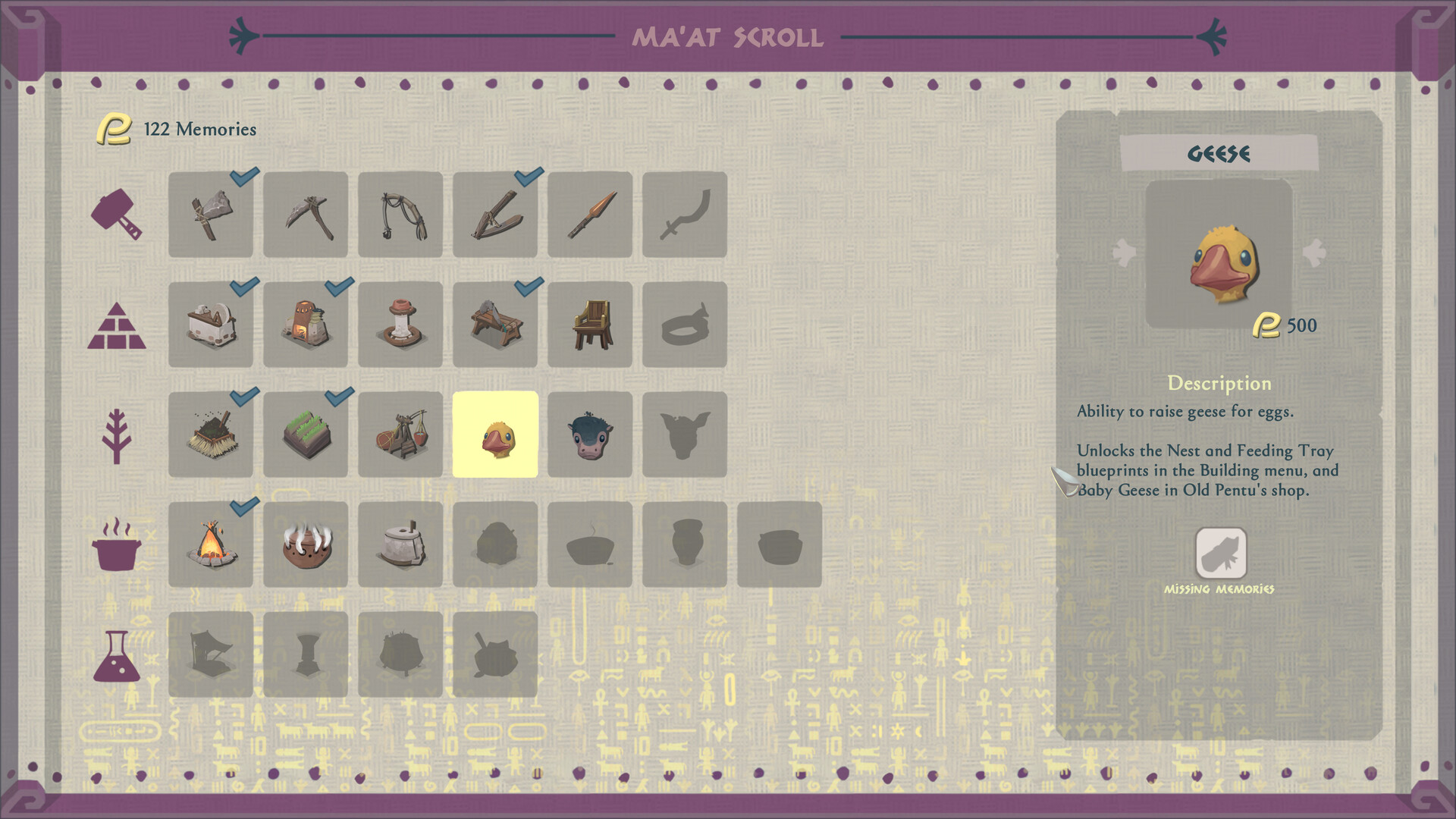
Task: Open the pickaxe technology entry
Action: coord(306,215)
